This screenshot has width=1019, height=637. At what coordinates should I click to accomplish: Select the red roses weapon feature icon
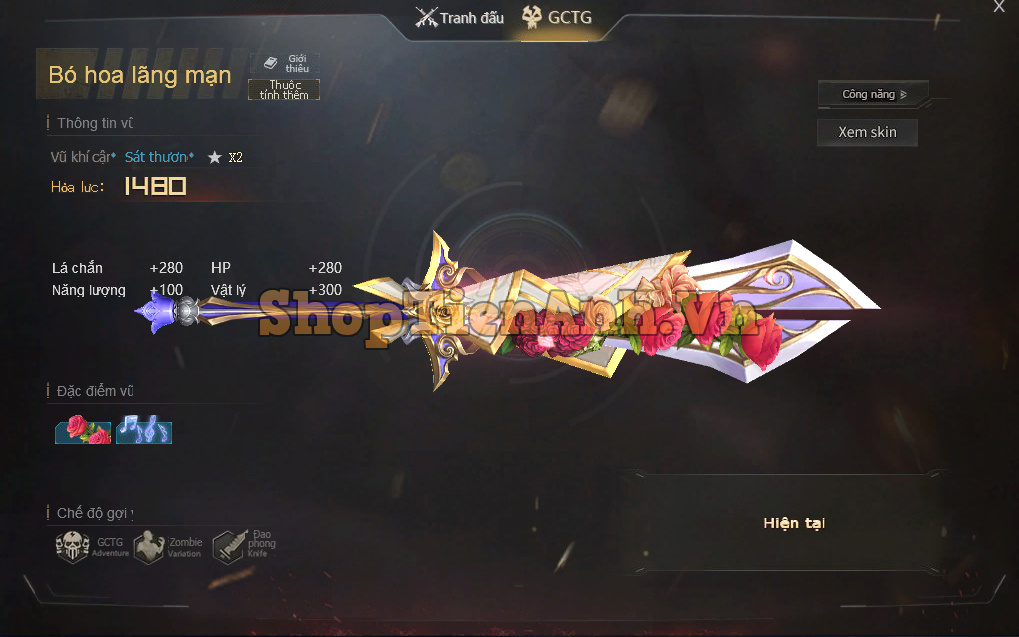pyautogui.click(x=83, y=429)
